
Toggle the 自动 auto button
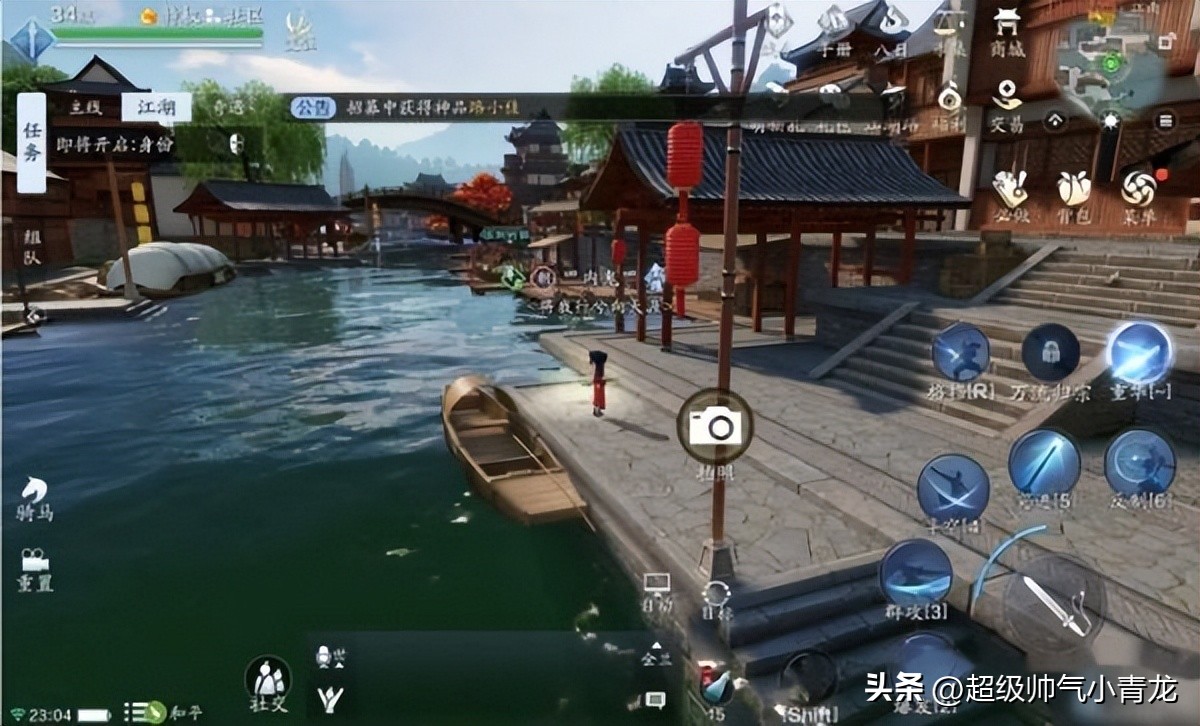coord(657,589)
